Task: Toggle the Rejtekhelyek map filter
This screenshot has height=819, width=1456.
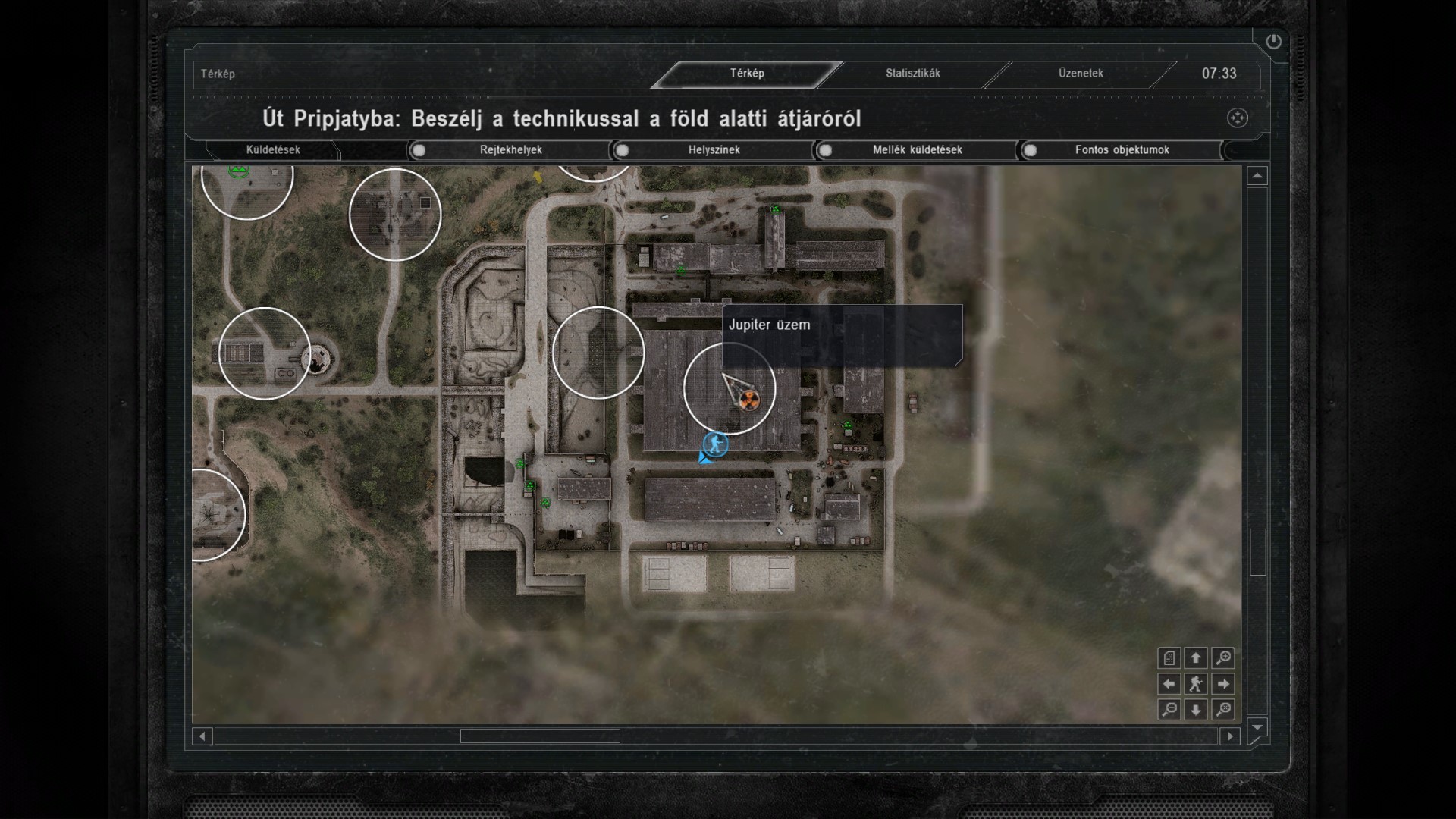Action: [x=419, y=150]
